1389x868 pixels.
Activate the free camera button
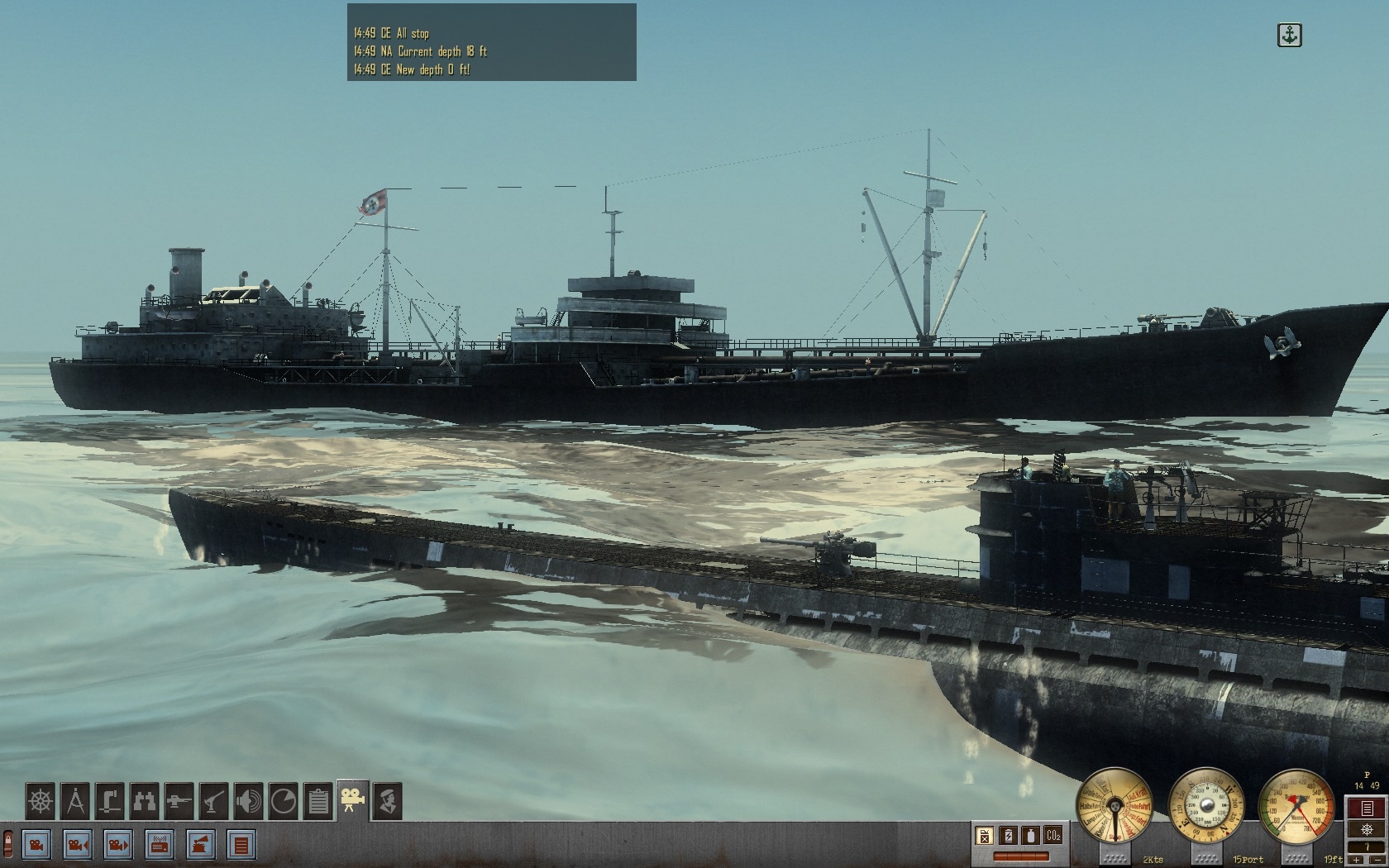click(x=36, y=845)
